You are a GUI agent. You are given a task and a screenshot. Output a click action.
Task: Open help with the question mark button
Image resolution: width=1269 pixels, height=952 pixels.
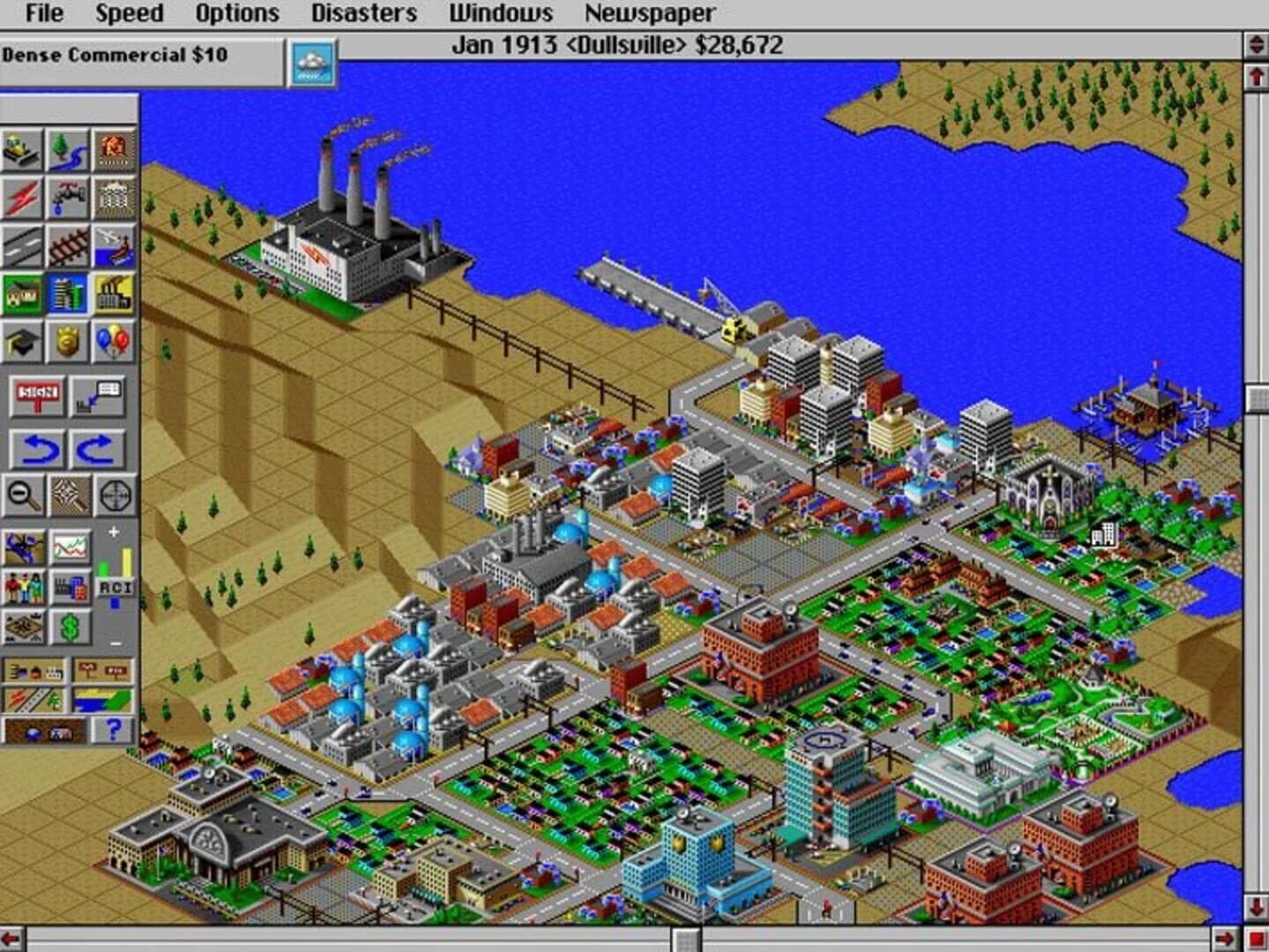click(112, 731)
